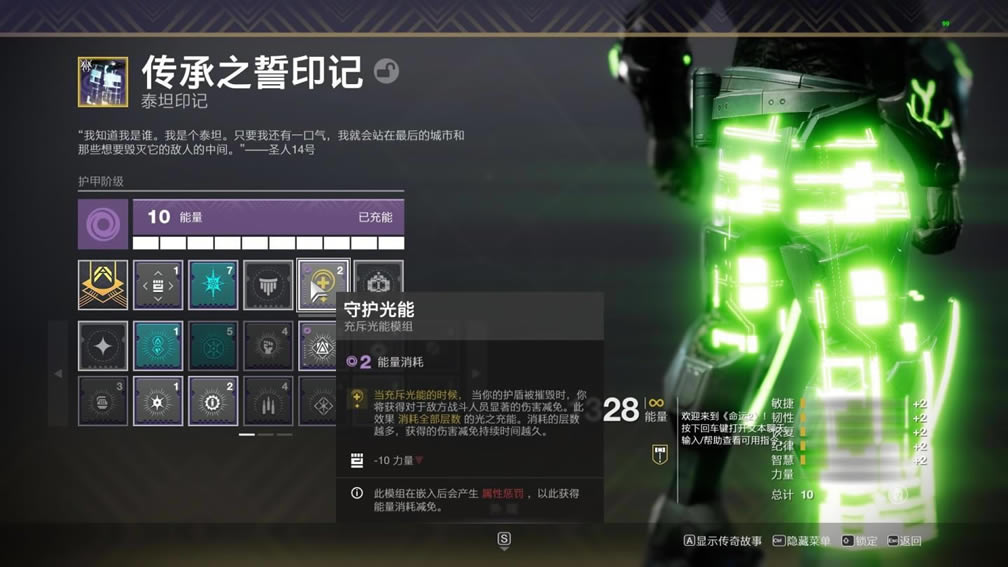
Task: Select the fist mod costing 4 energy
Action: (268, 346)
